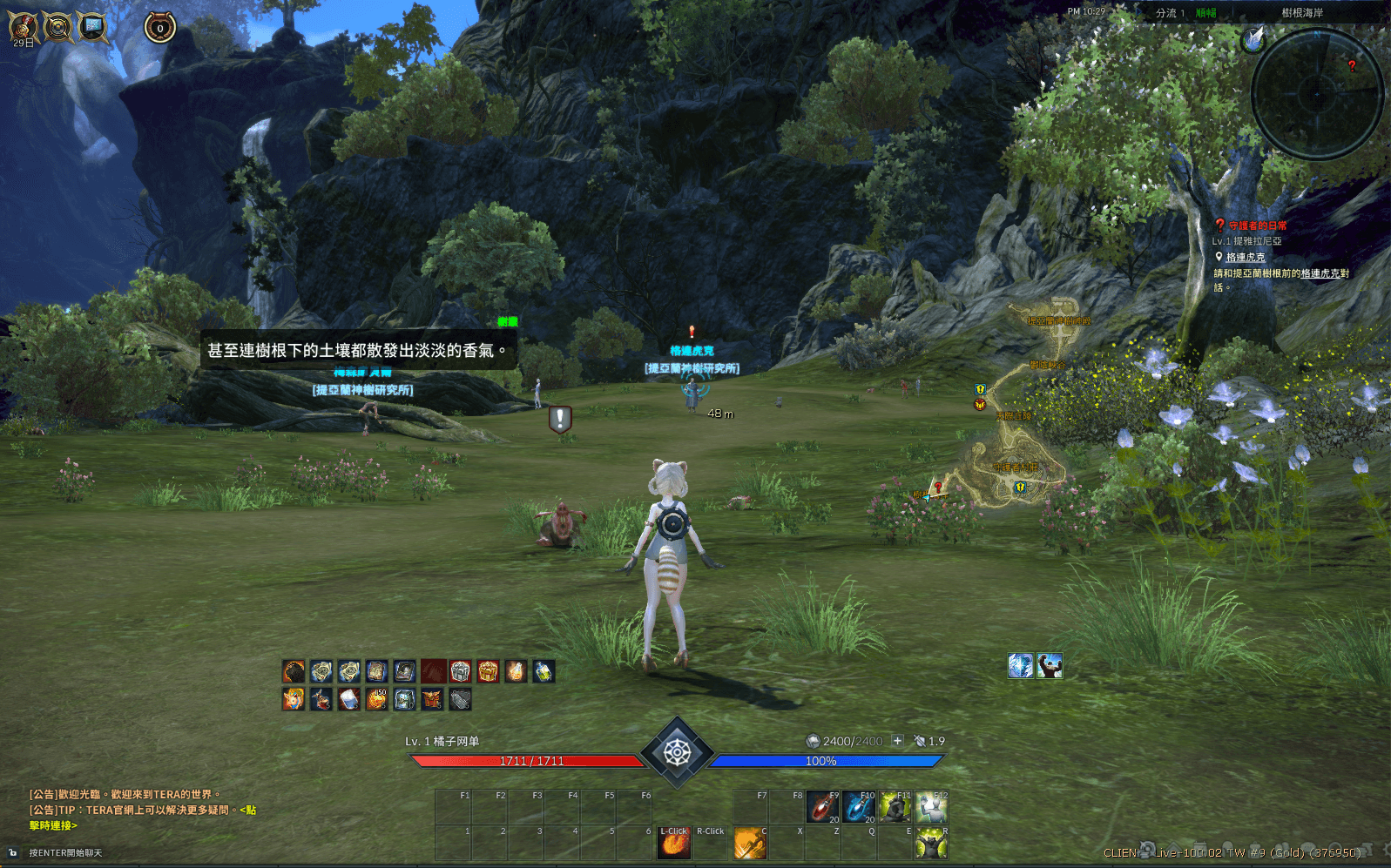Follow the 格連虎克 quest location link
1391x868 pixels.
(1245, 257)
